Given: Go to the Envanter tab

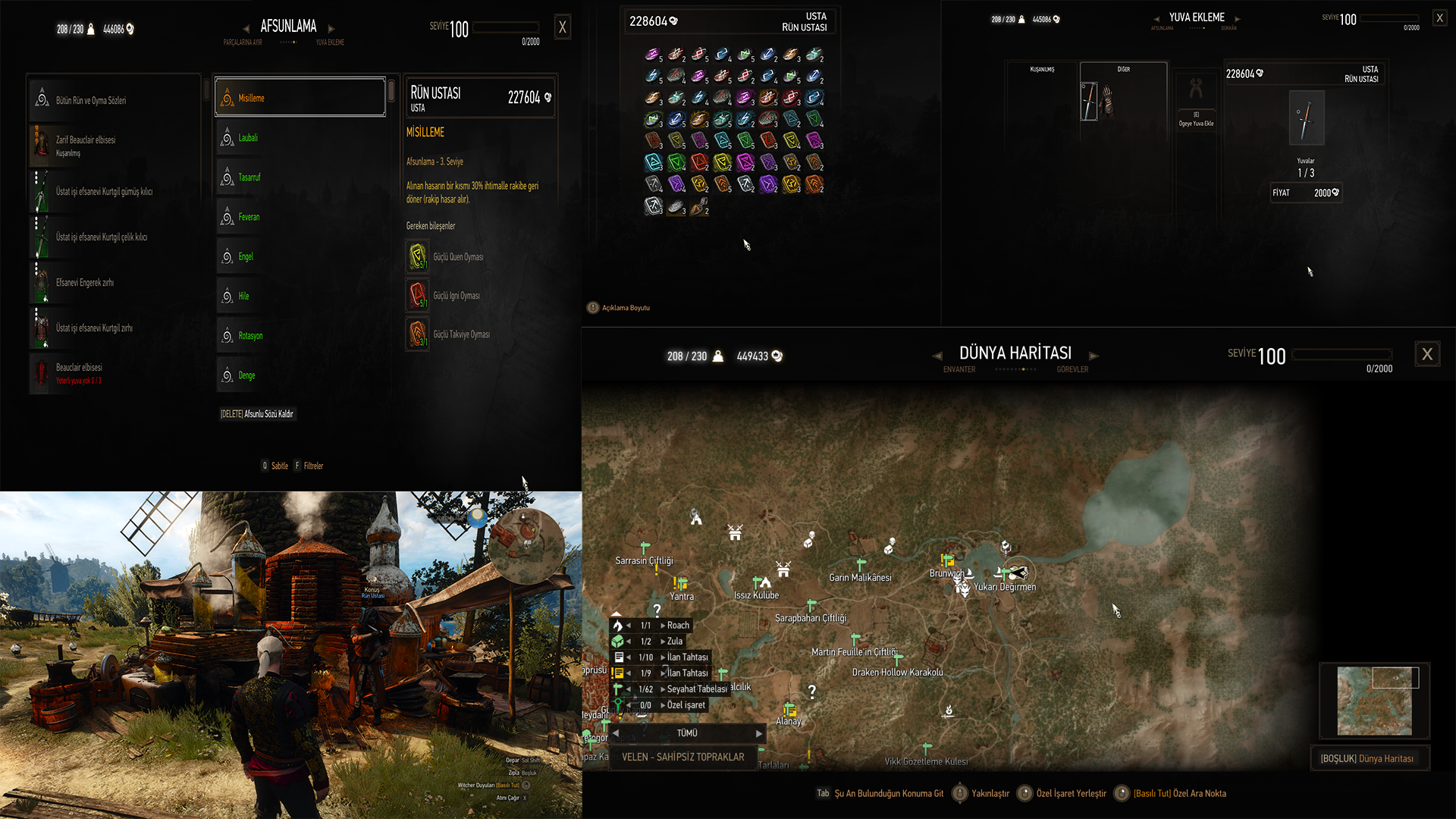Looking at the screenshot, I should click(959, 369).
